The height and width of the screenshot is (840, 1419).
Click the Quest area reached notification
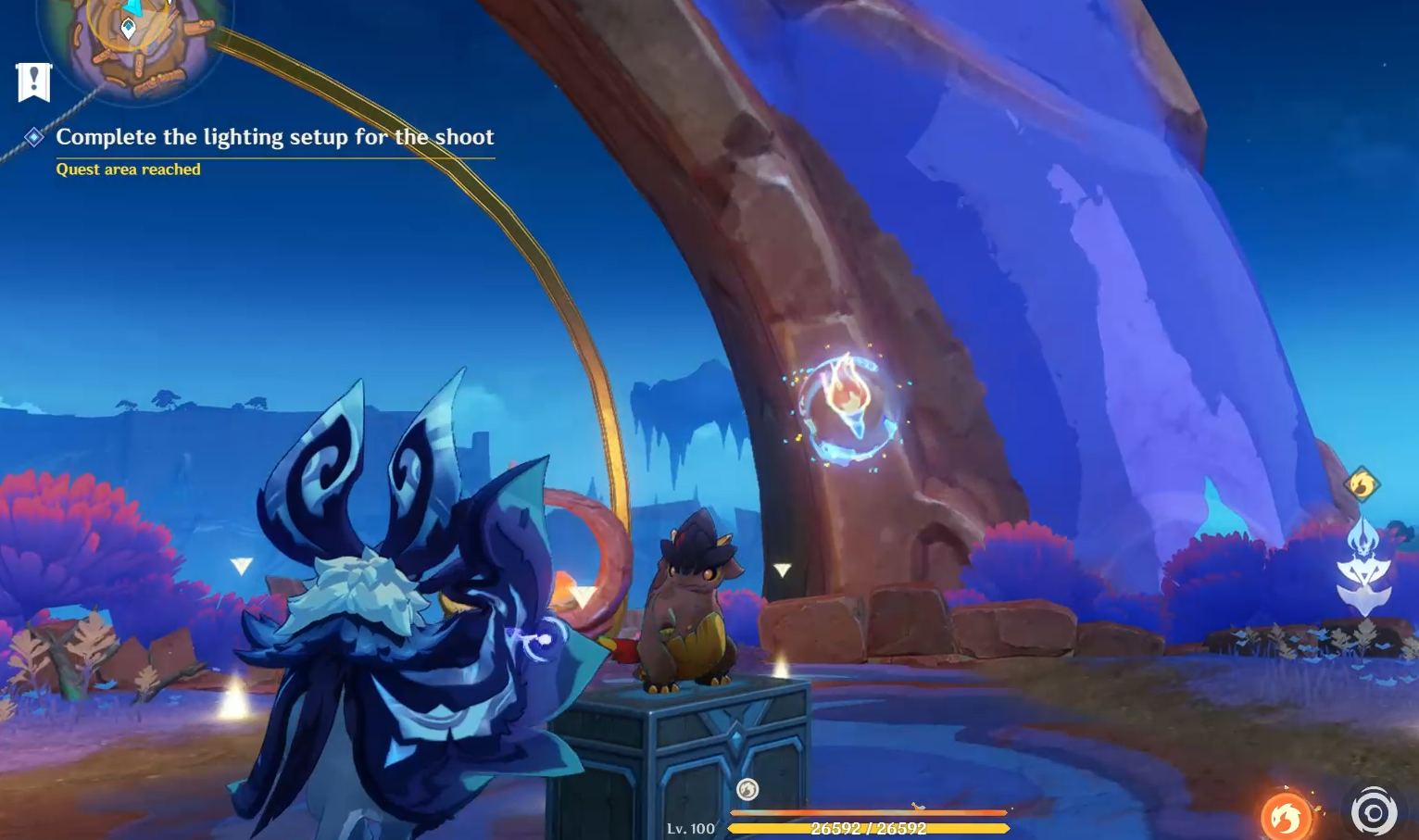pos(129,169)
